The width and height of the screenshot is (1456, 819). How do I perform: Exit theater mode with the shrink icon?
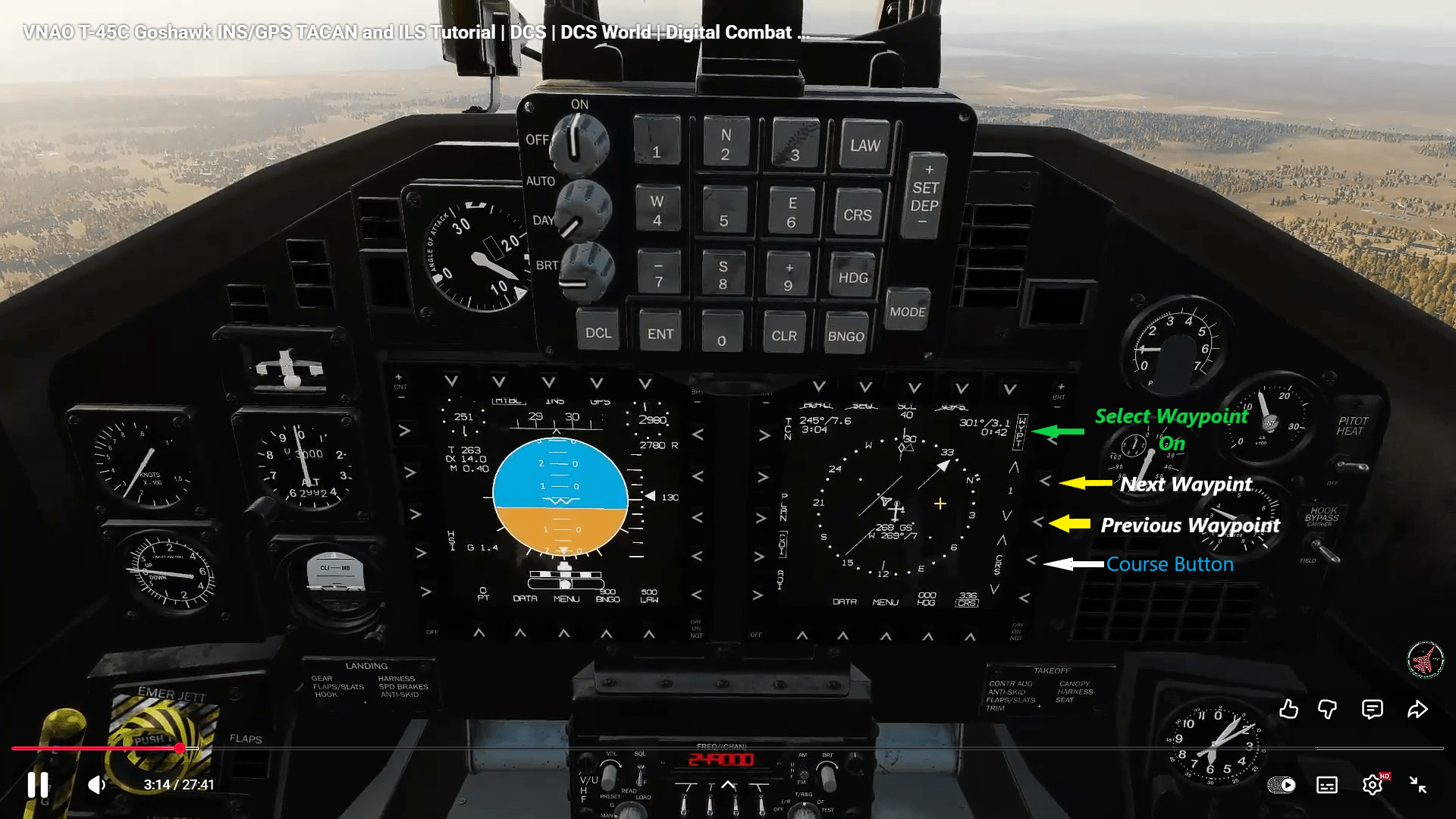tap(1417, 786)
